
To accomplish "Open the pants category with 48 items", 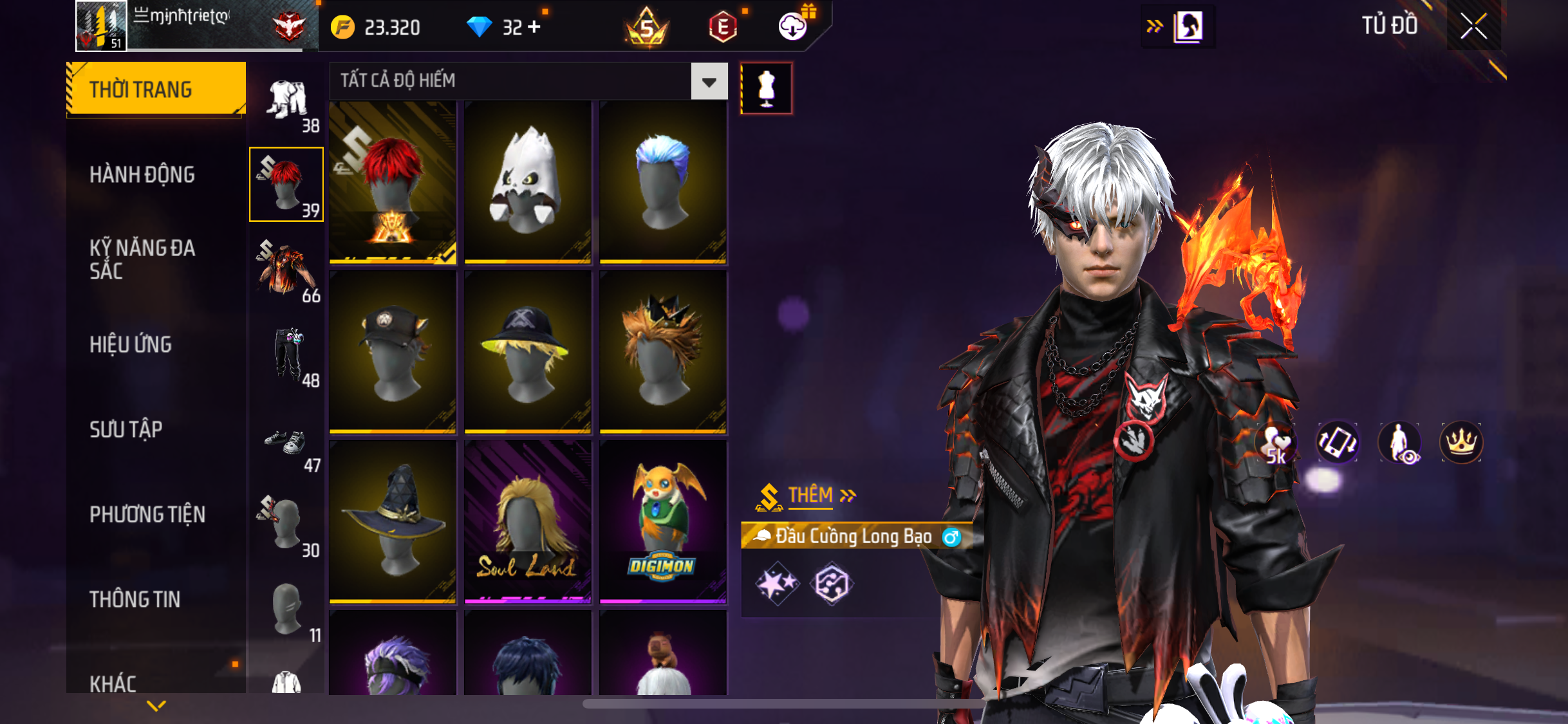I will point(288,356).
